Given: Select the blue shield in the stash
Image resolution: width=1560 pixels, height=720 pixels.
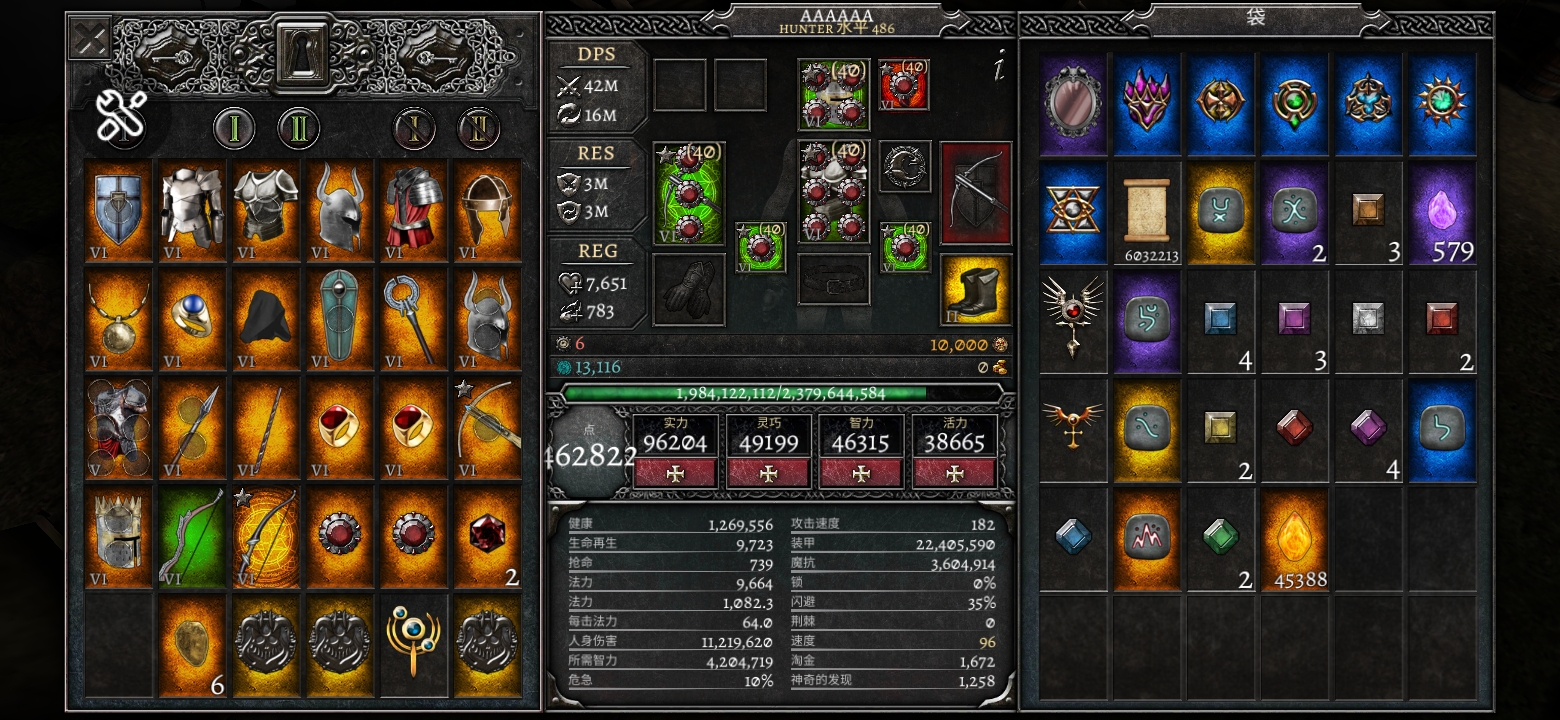Looking at the screenshot, I should coord(119,211).
